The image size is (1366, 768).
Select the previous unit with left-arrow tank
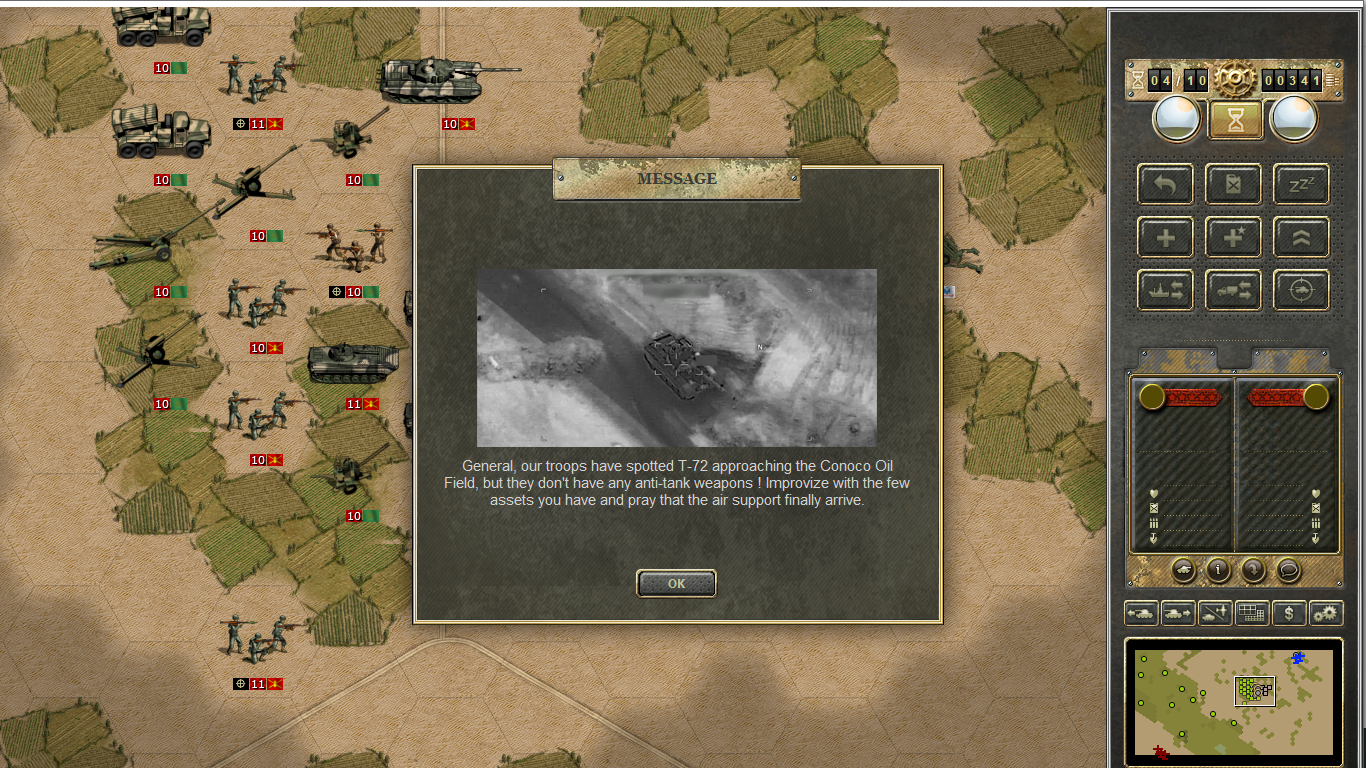1141,613
